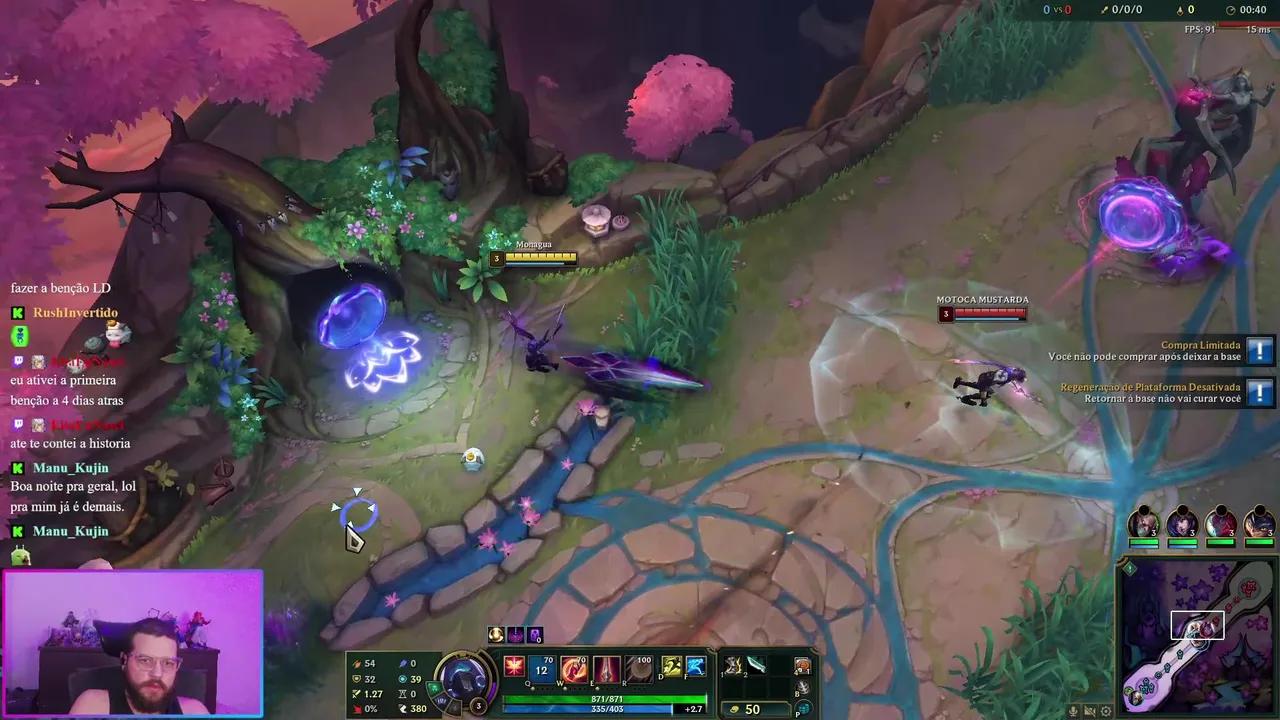This screenshot has width=1280, height=720.
Task: Click the white viewport box on the minimap
Action: 1197,625
